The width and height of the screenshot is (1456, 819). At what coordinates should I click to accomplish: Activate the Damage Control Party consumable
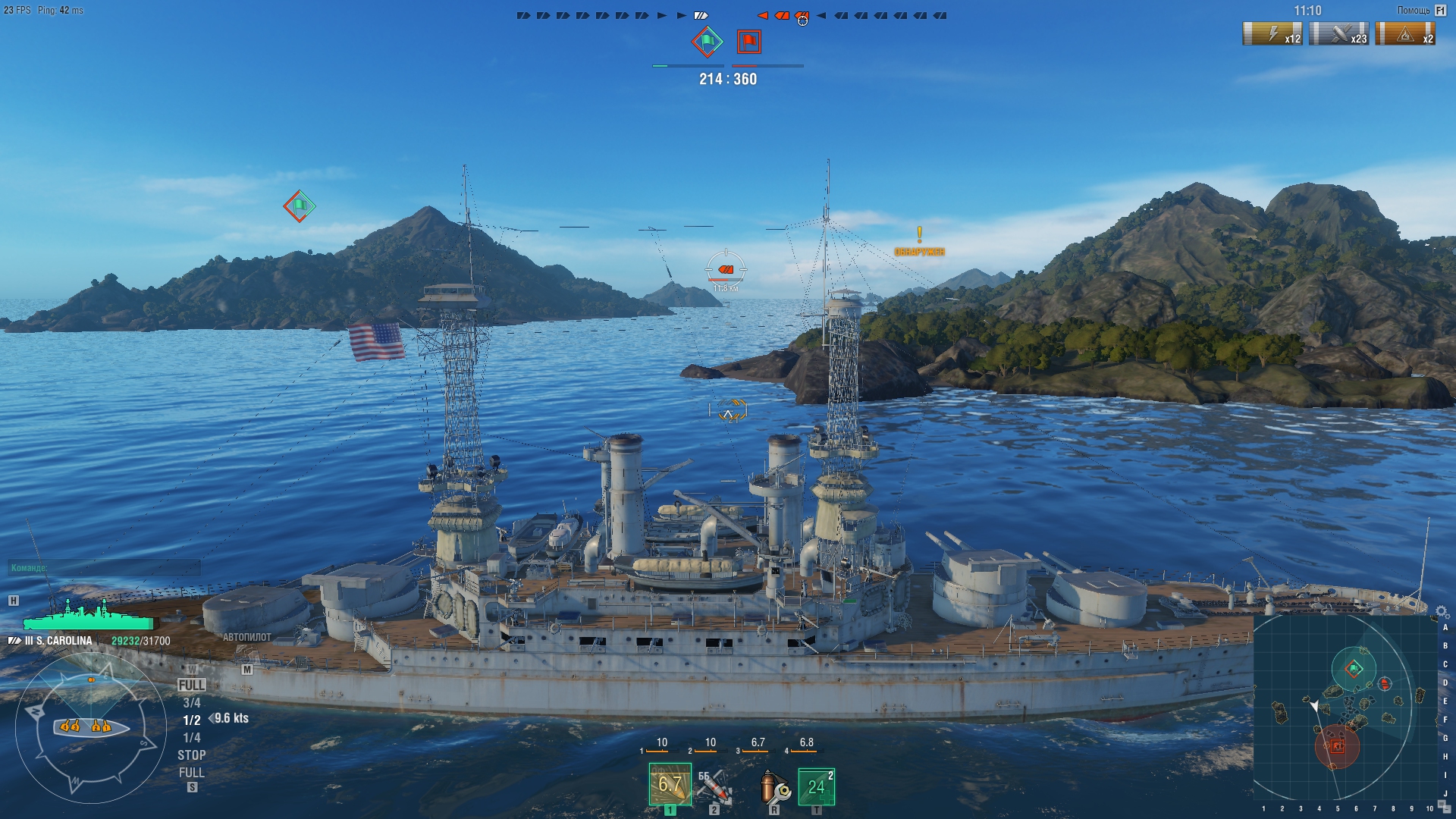(773, 789)
